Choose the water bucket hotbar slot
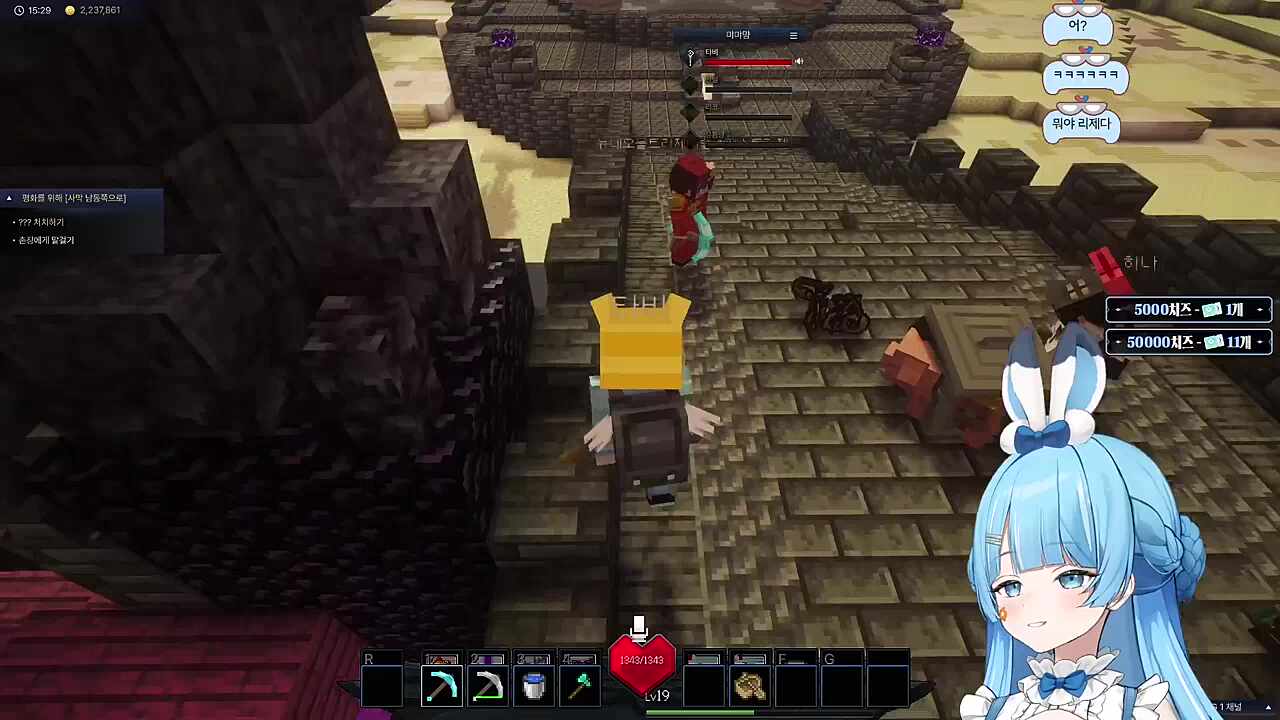This screenshot has height=720, width=1280. point(534,686)
